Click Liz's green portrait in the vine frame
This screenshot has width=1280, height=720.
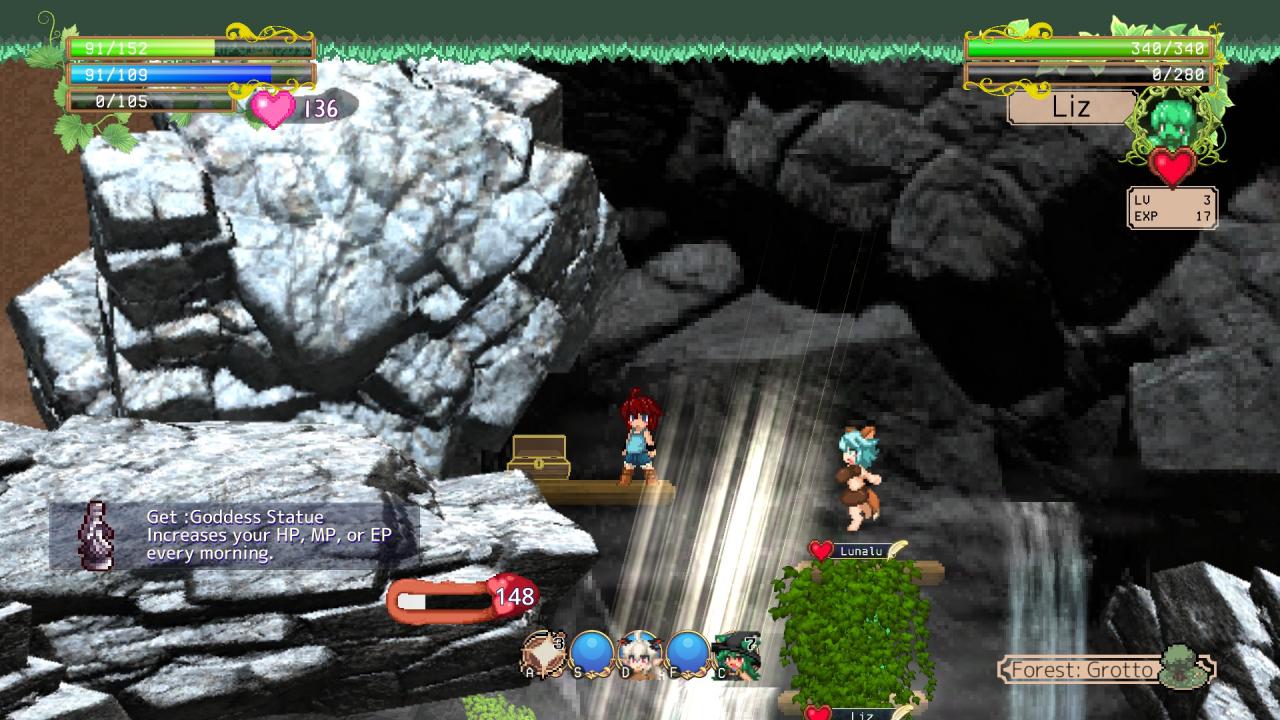pyautogui.click(x=1172, y=122)
